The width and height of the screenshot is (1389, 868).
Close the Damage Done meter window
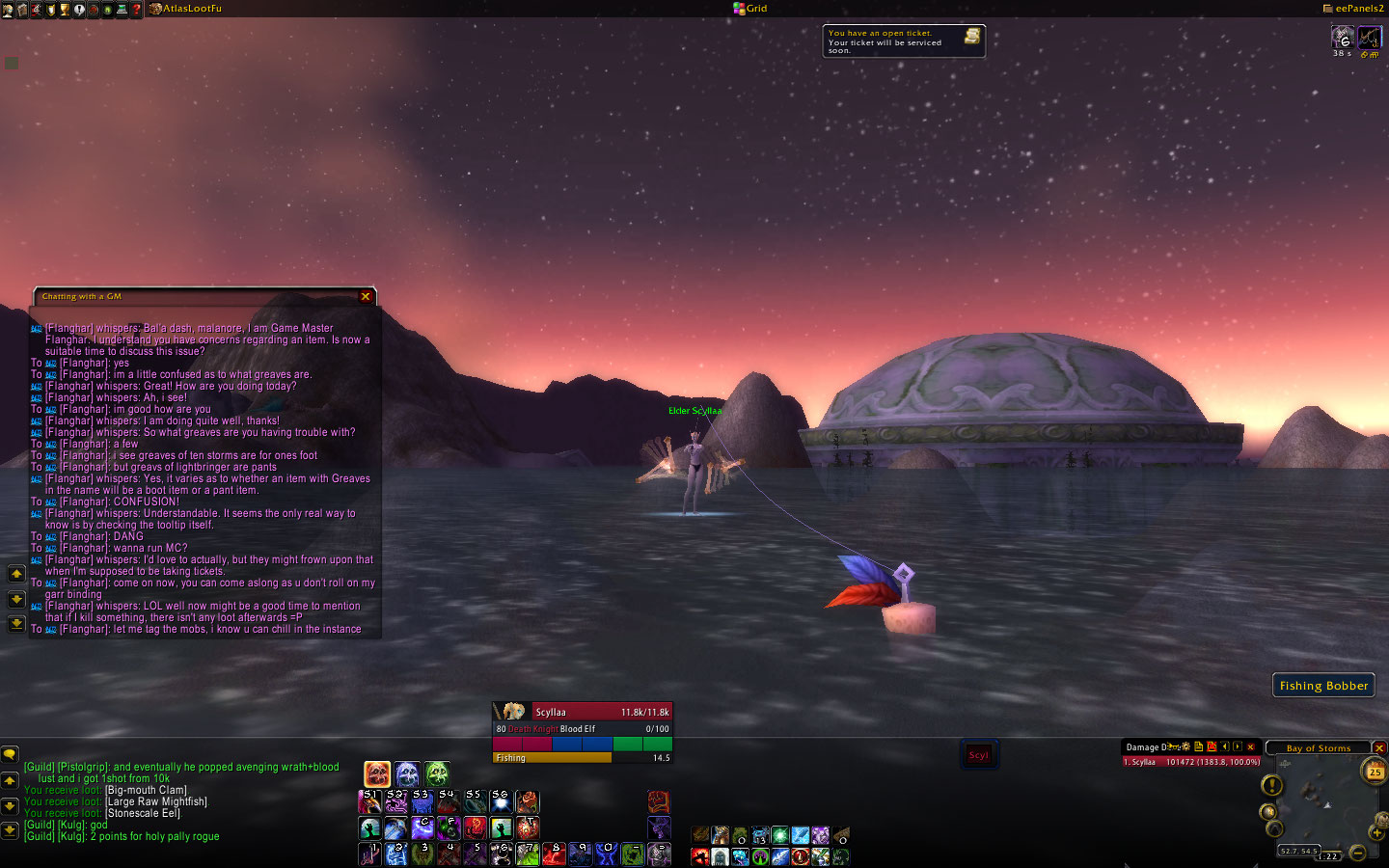pos(1251,747)
